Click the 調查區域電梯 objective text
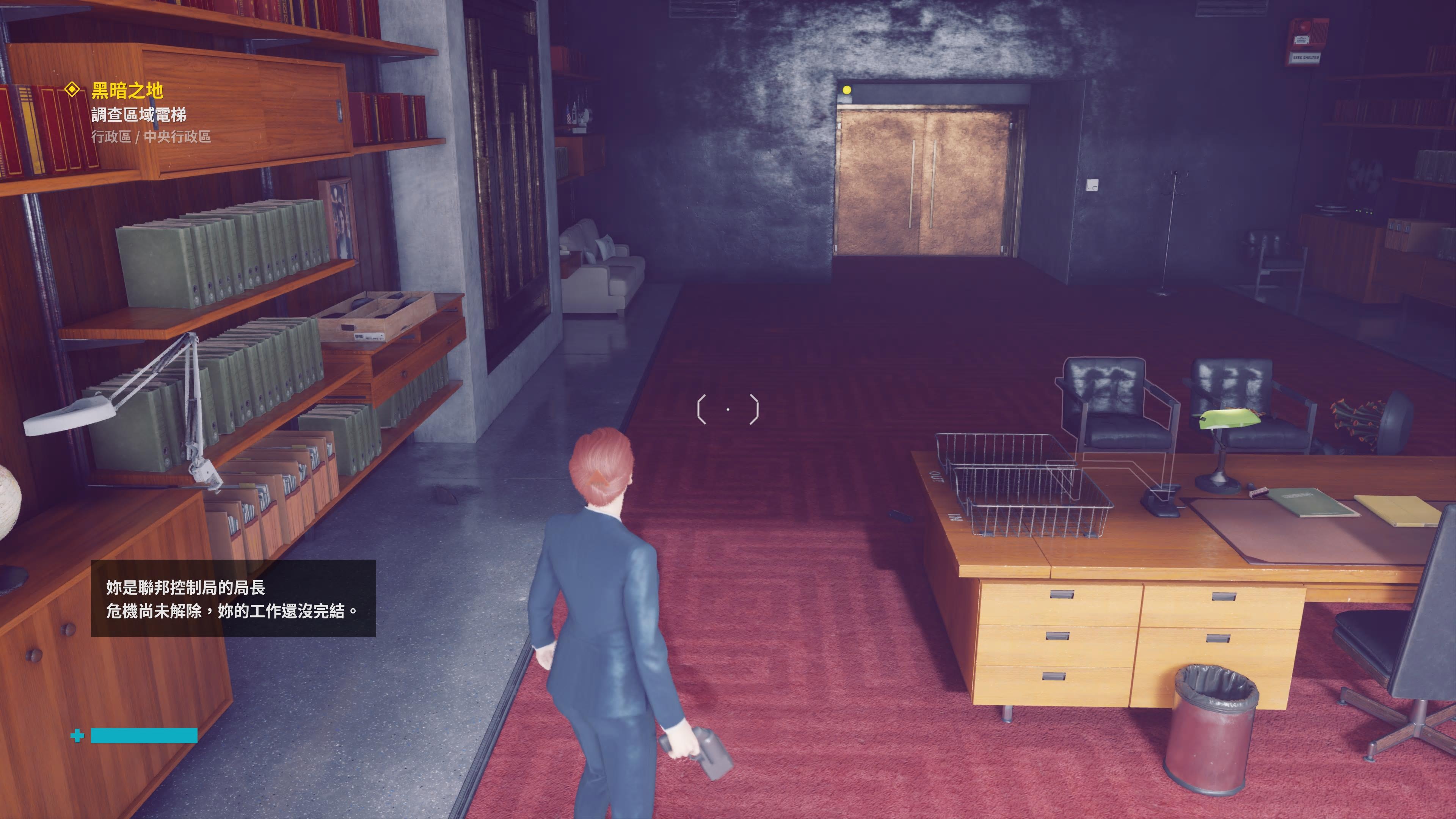1456x819 pixels. tap(138, 115)
